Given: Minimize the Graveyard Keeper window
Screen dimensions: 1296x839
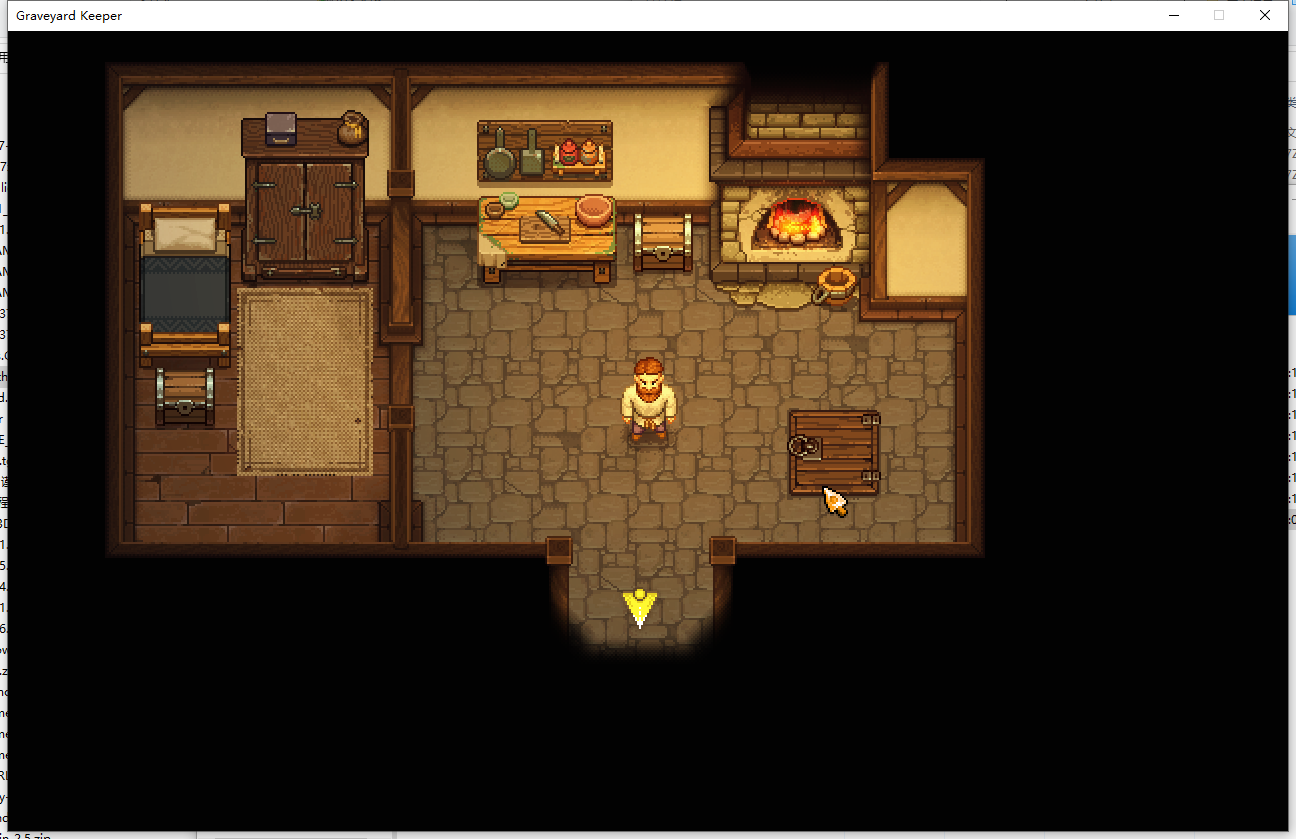Looking at the screenshot, I should [x=1173, y=15].
